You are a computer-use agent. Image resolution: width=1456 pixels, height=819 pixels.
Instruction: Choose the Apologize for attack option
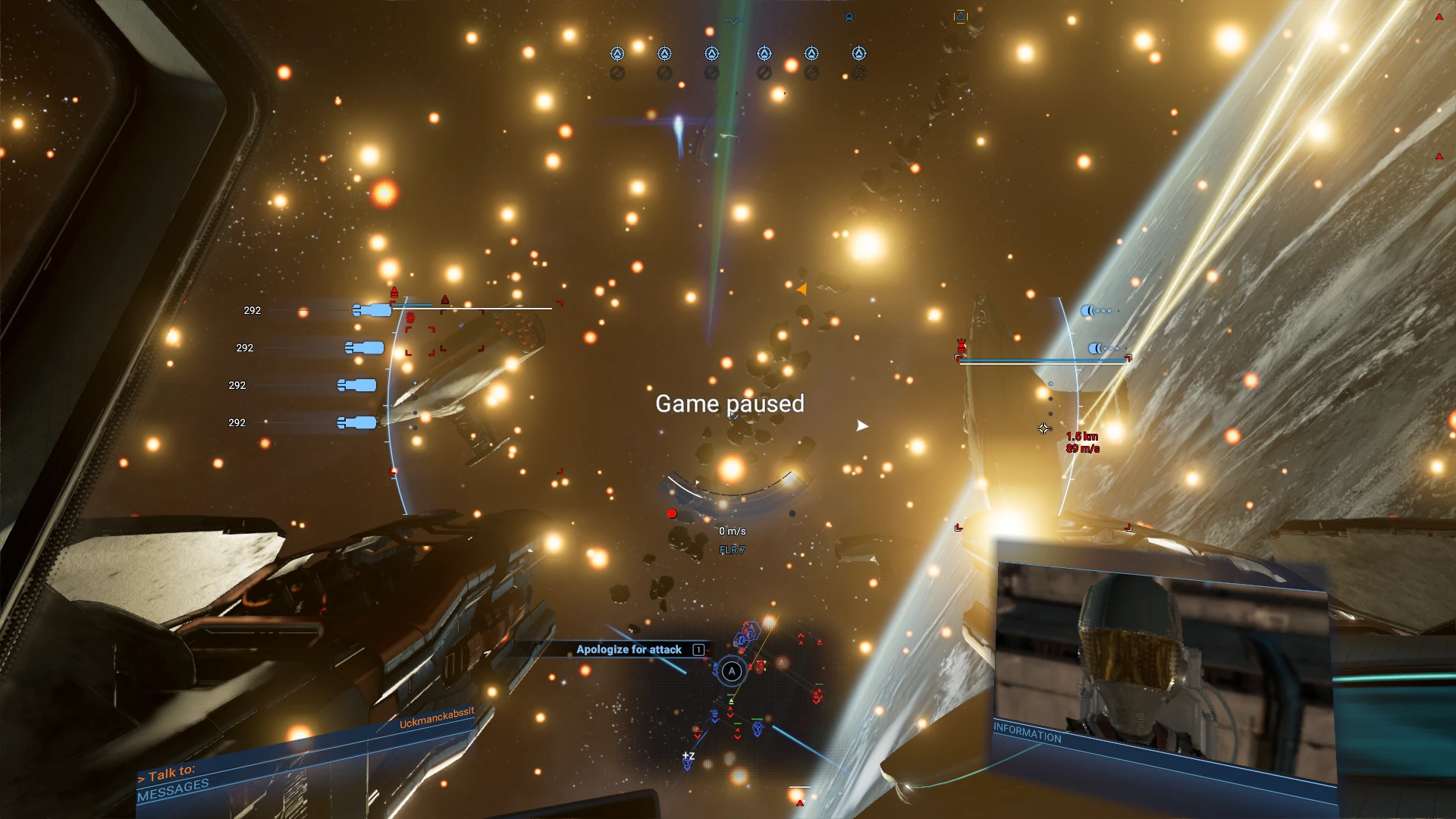[x=629, y=649]
